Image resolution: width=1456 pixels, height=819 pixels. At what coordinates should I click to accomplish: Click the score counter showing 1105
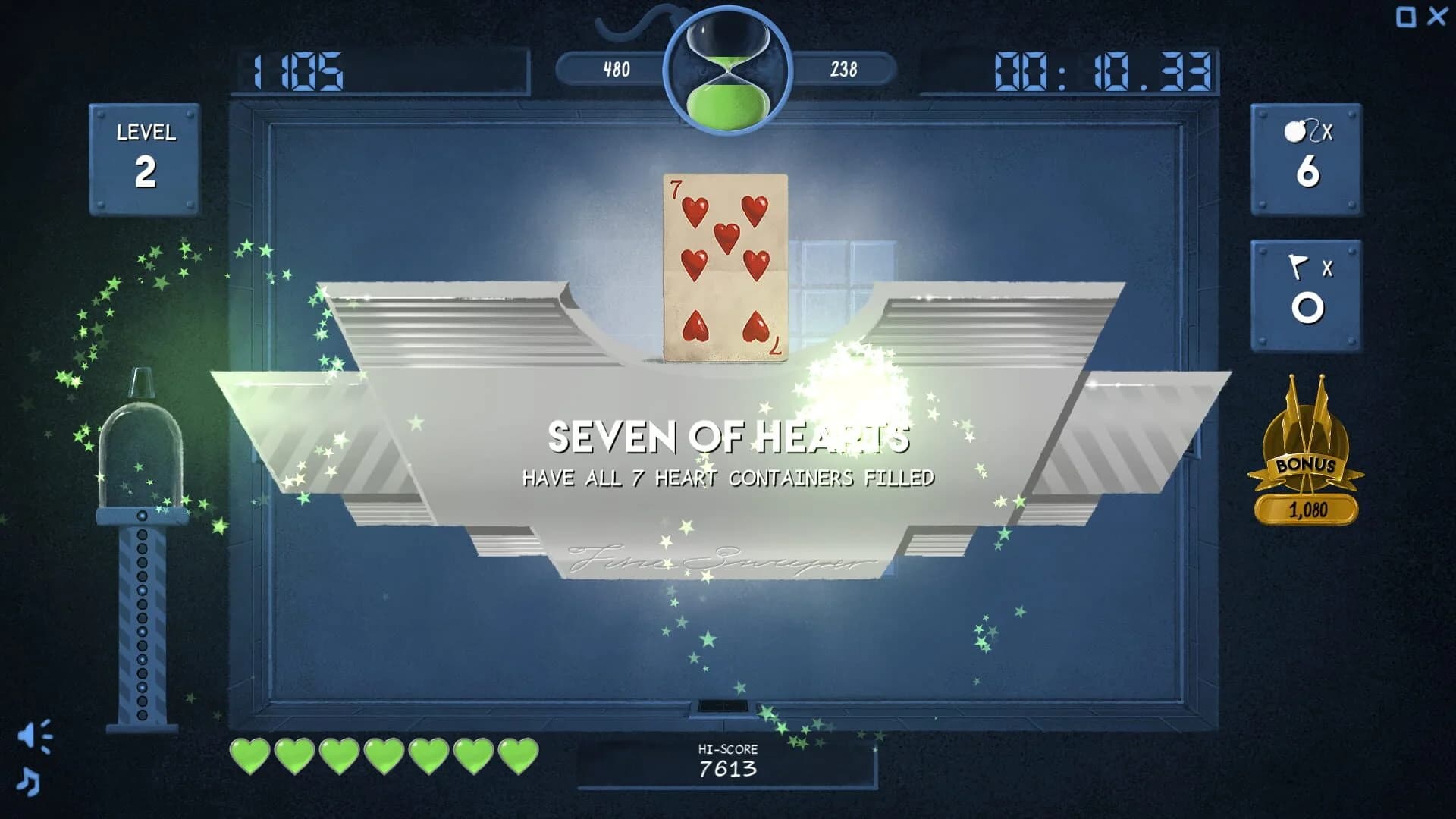pyautogui.click(x=303, y=70)
